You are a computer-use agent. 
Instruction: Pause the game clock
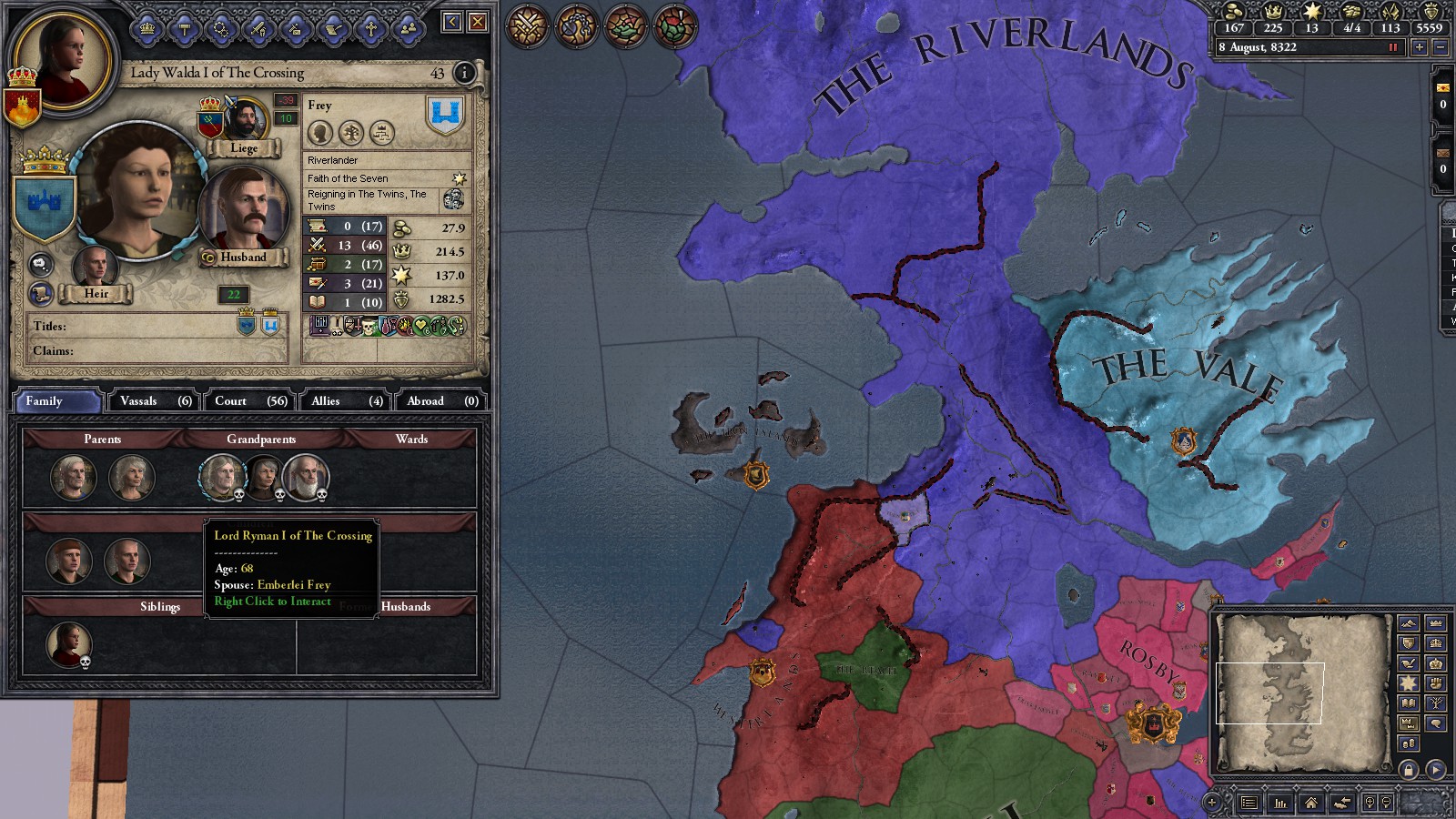tap(1392, 46)
